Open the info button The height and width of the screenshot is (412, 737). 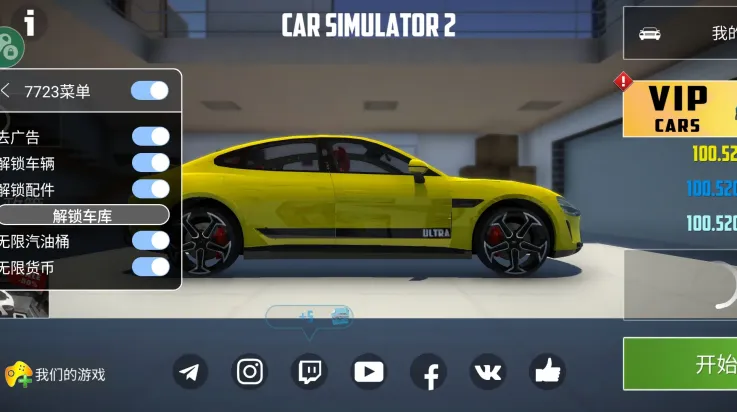coord(31,19)
